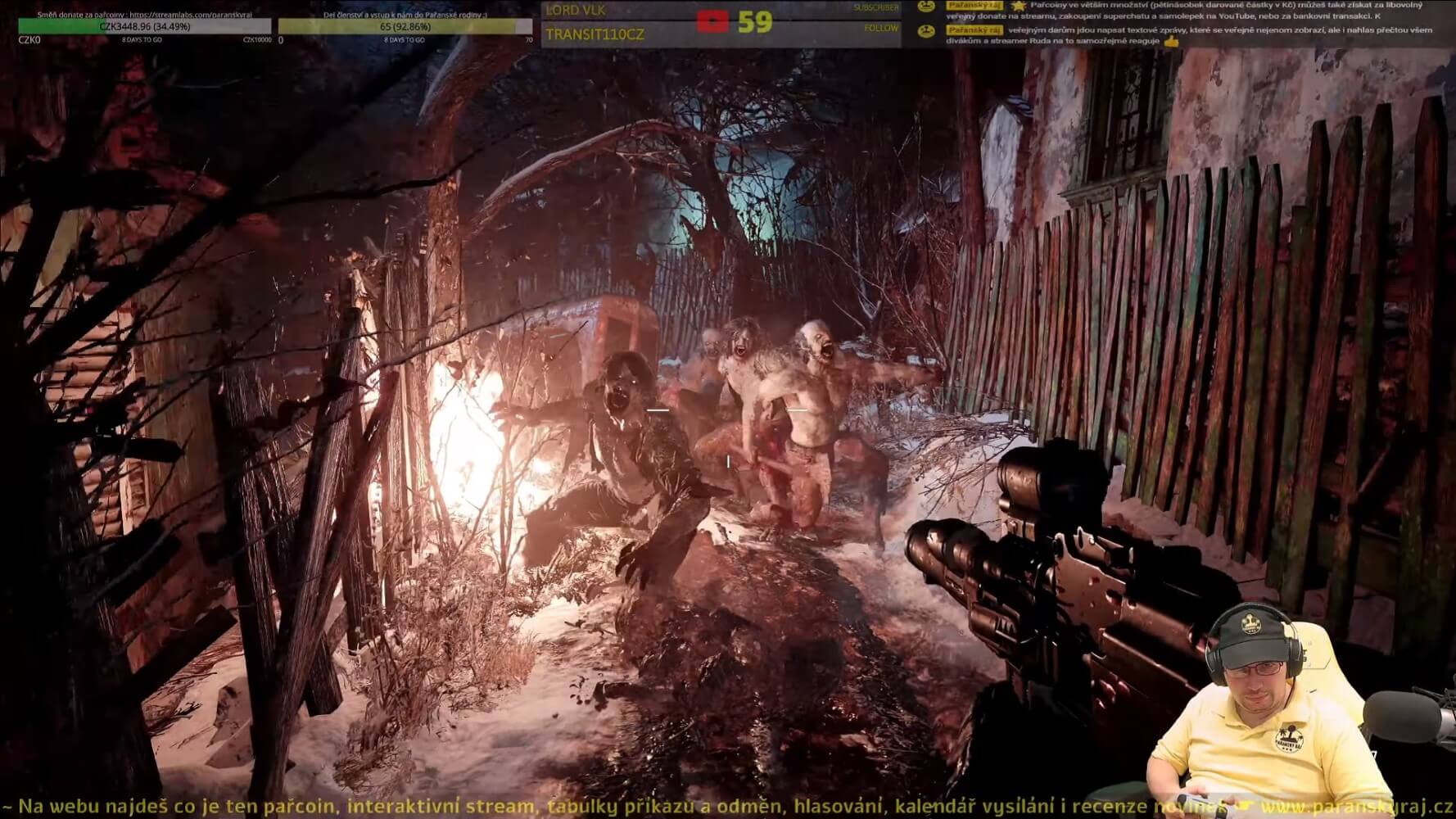Click the red YouTube subscriber icon
This screenshot has width=1456, height=819.
pos(712,21)
